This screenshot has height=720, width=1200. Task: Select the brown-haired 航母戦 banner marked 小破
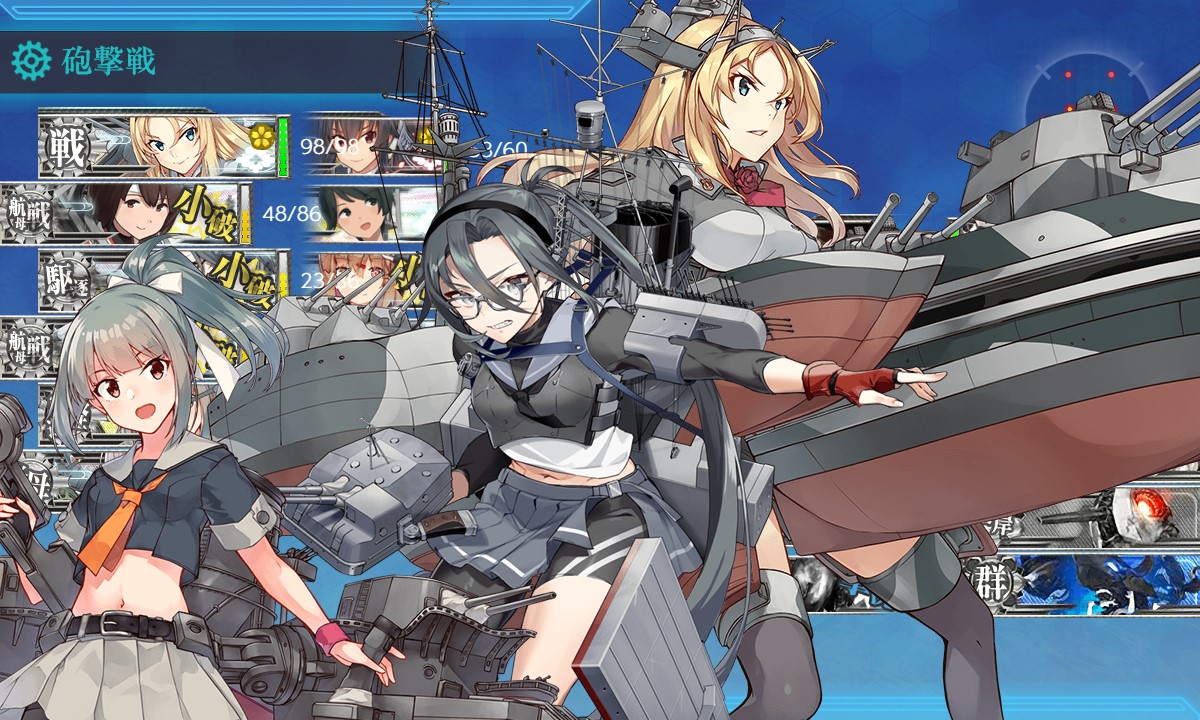coord(140,212)
